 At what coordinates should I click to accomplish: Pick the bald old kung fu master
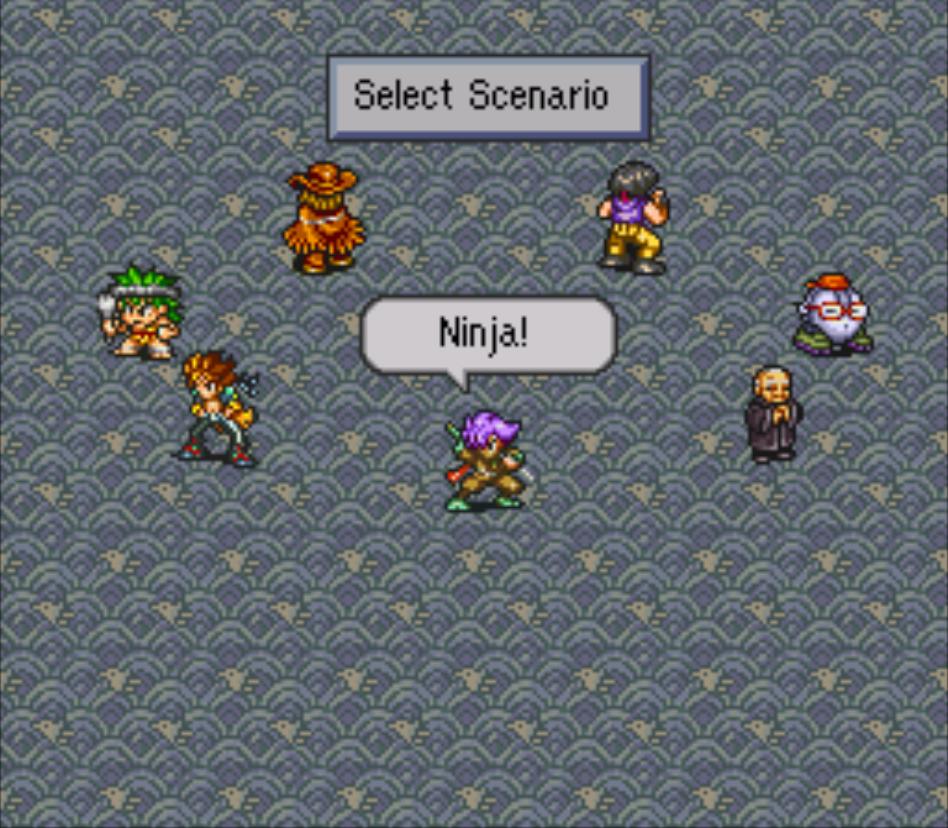(773, 415)
